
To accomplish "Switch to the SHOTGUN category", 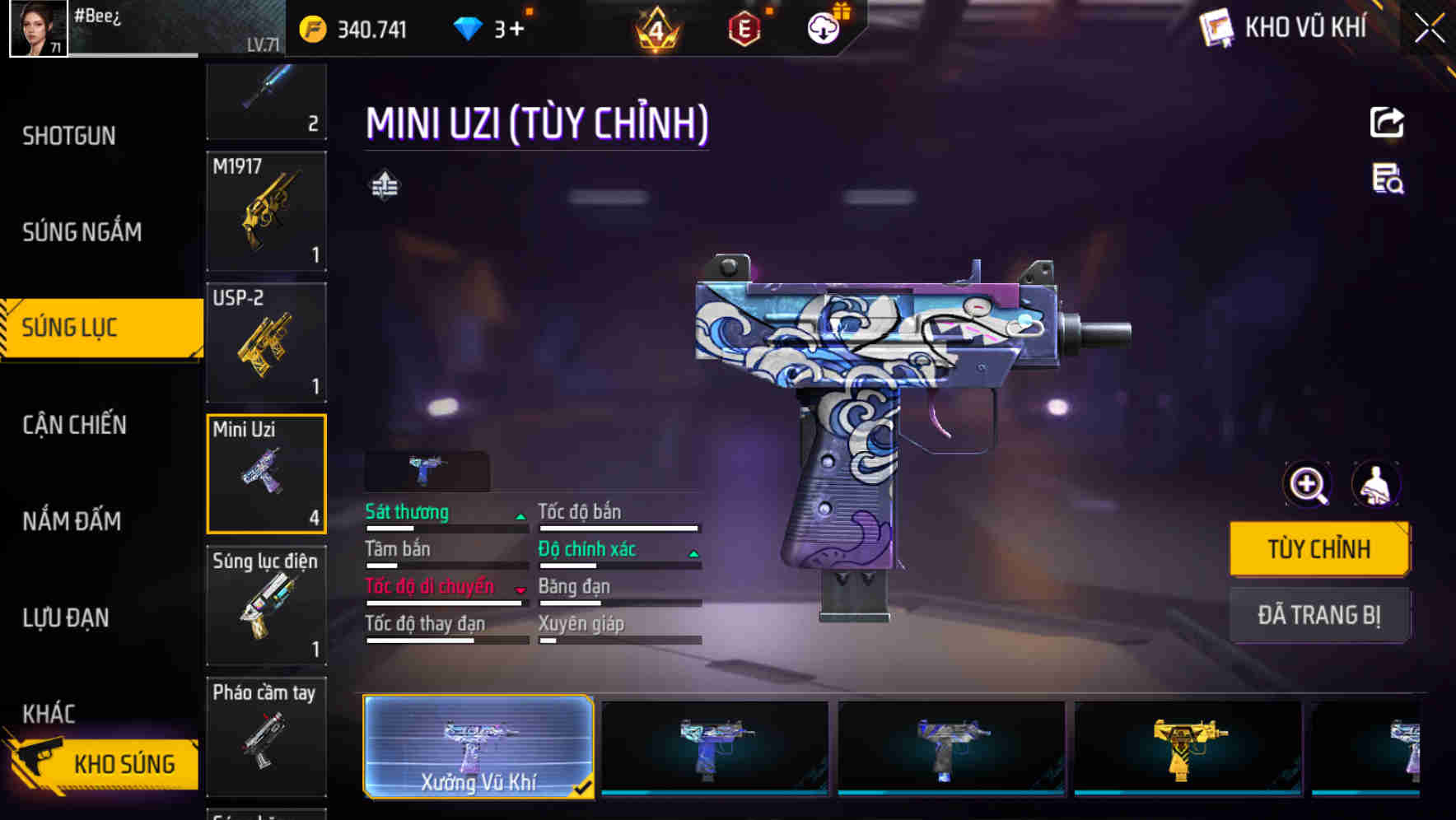I will click(69, 136).
